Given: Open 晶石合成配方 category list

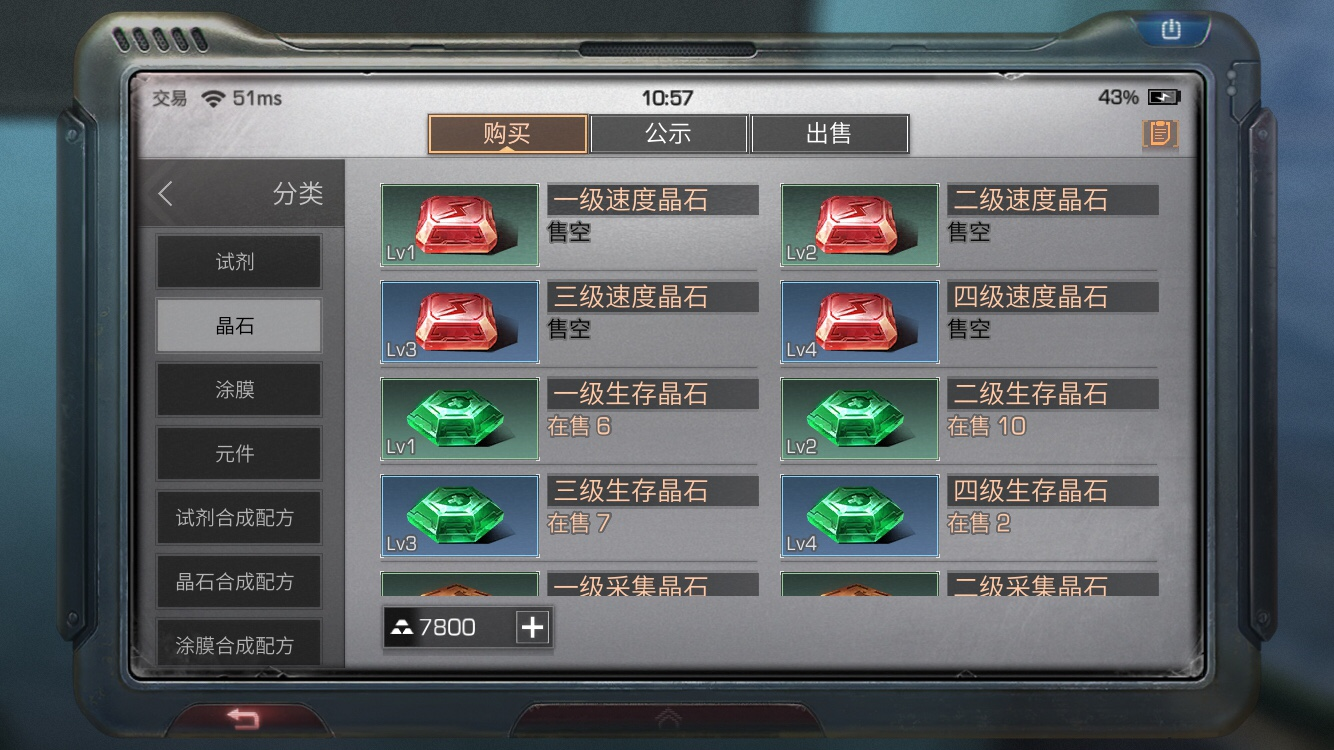Looking at the screenshot, I should pos(238,581).
